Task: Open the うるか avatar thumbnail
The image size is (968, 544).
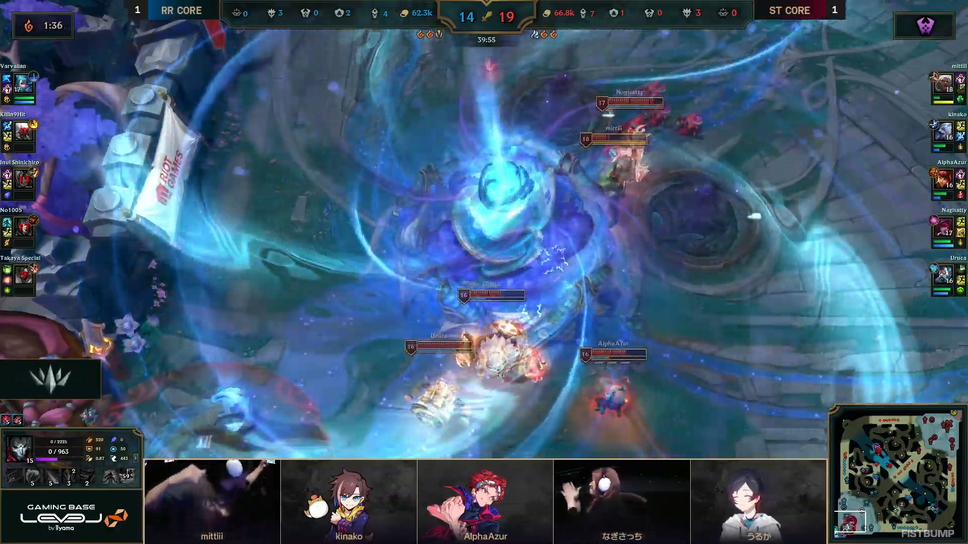Action: pyautogui.click(x=759, y=501)
